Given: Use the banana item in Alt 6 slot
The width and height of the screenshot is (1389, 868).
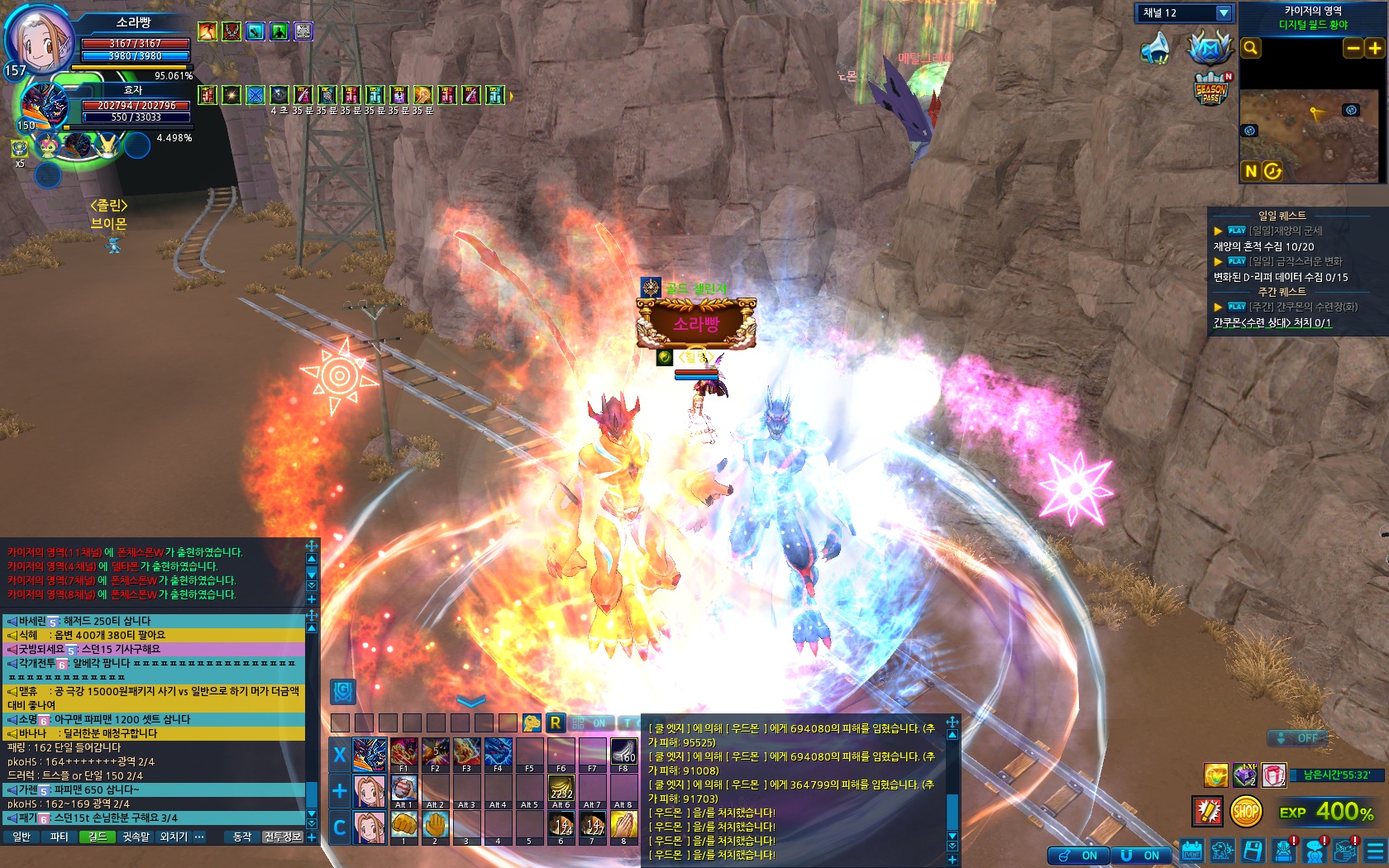Looking at the screenshot, I should click(561, 789).
